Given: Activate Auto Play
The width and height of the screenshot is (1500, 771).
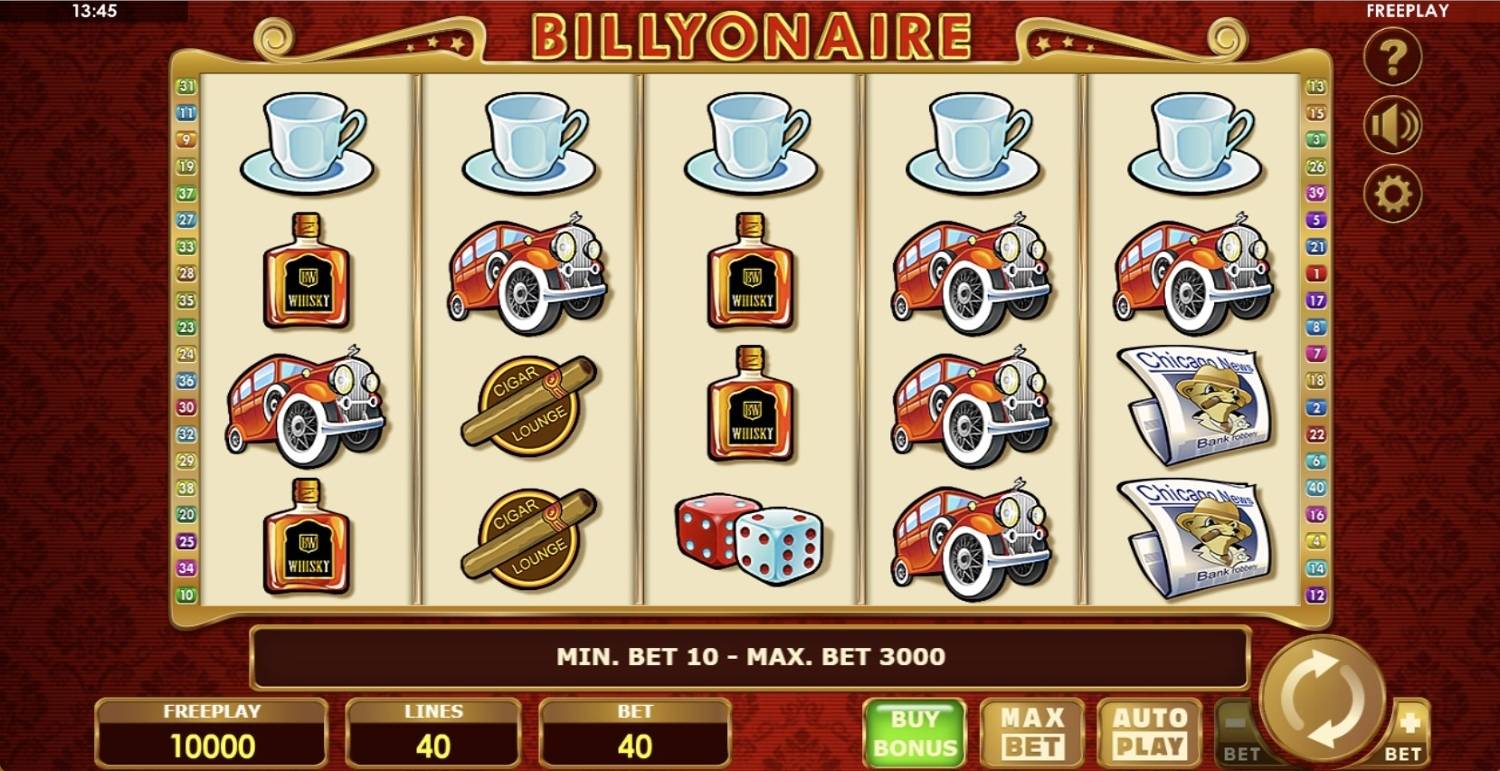Looking at the screenshot, I should pos(1149,733).
